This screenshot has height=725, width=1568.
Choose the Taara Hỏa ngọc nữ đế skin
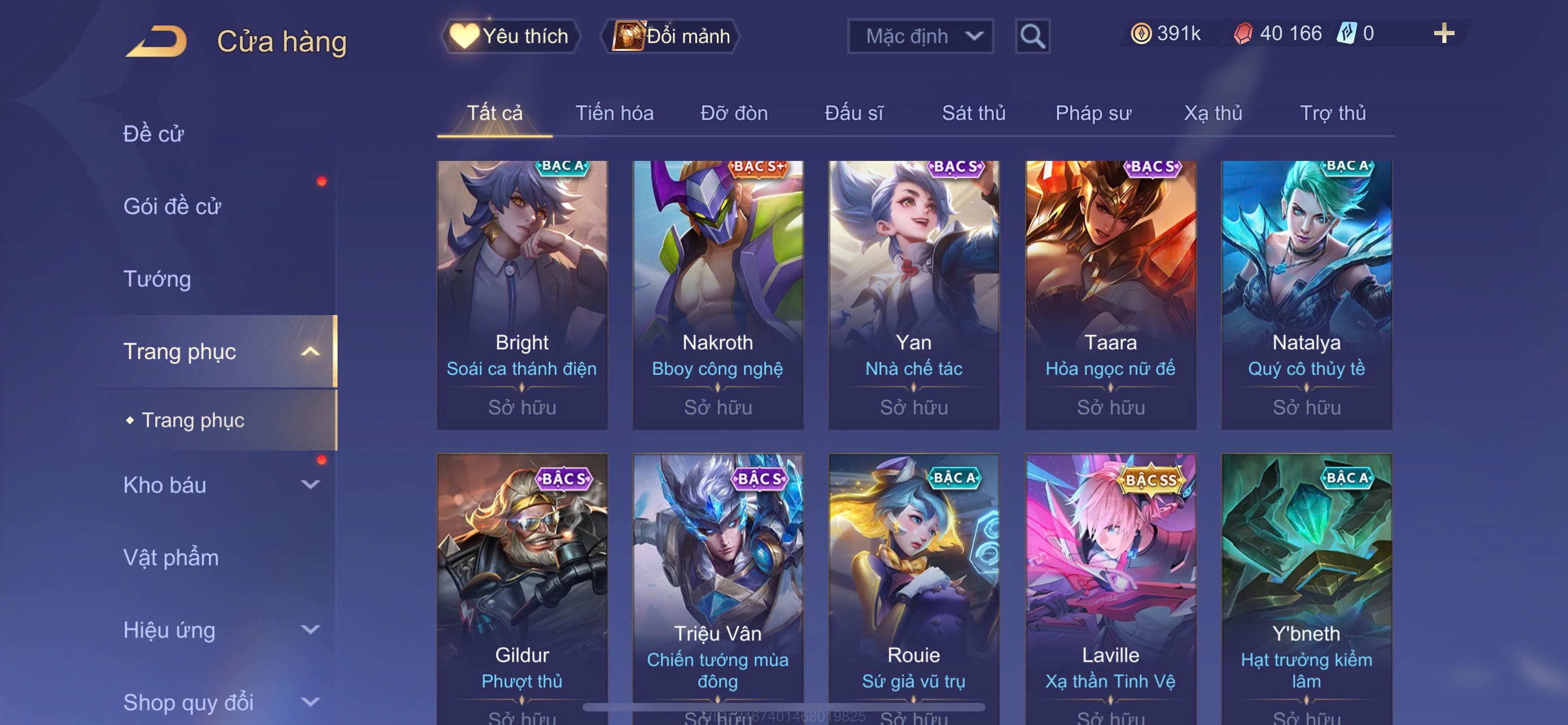coord(1110,295)
